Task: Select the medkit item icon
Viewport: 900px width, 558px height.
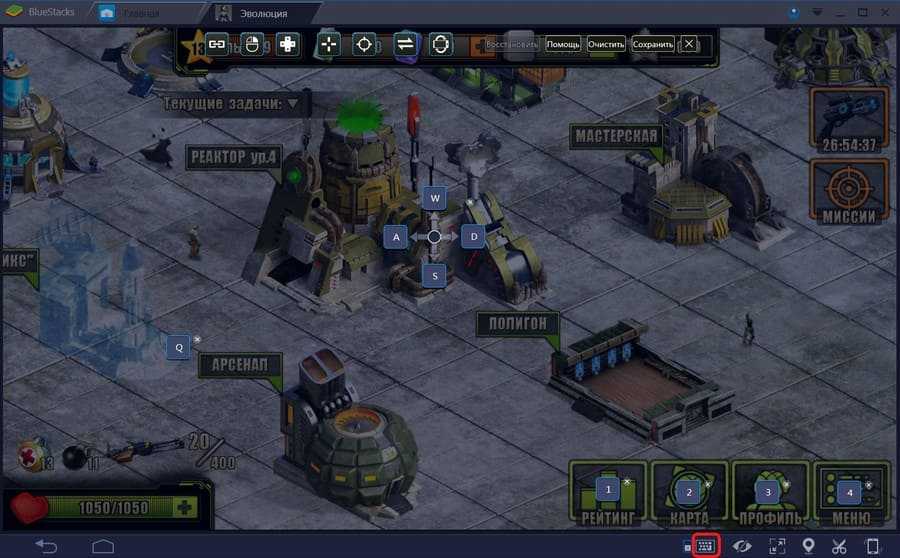Action: tap(28, 456)
